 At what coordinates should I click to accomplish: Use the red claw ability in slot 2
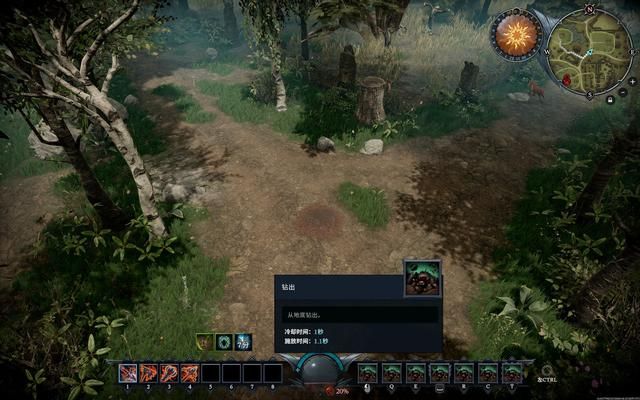coord(149,373)
